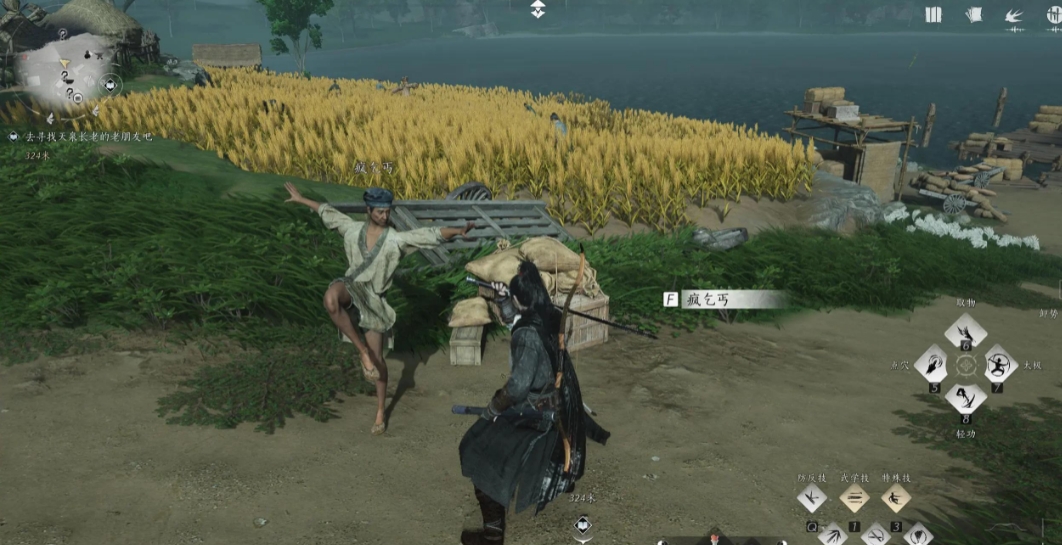This screenshot has width=1062, height=545.
Task: Select the 疯乞丐 interaction prompt label
Action: pos(722,299)
